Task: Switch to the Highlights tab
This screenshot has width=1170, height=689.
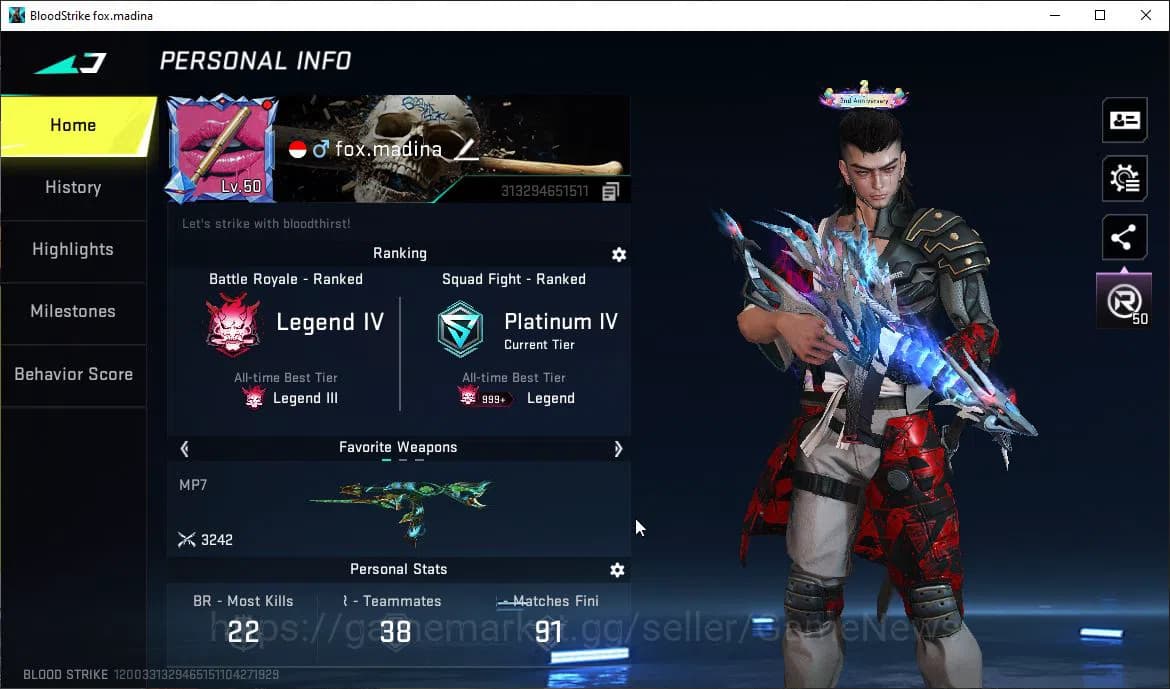Action: [x=73, y=249]
